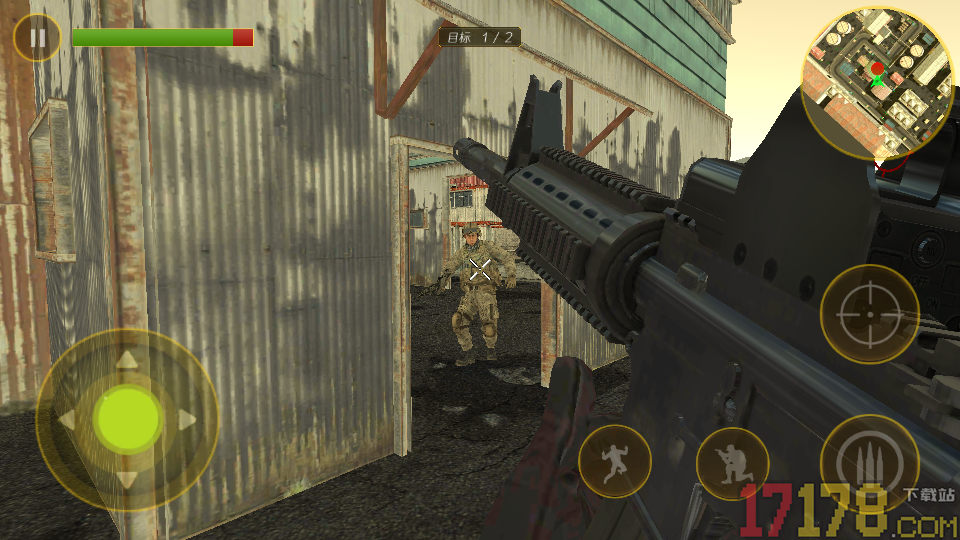Image resolution: width=960 pixels, height=540 pixels.
Task: Open the circular minimap
Action: [x=878, y=84]
